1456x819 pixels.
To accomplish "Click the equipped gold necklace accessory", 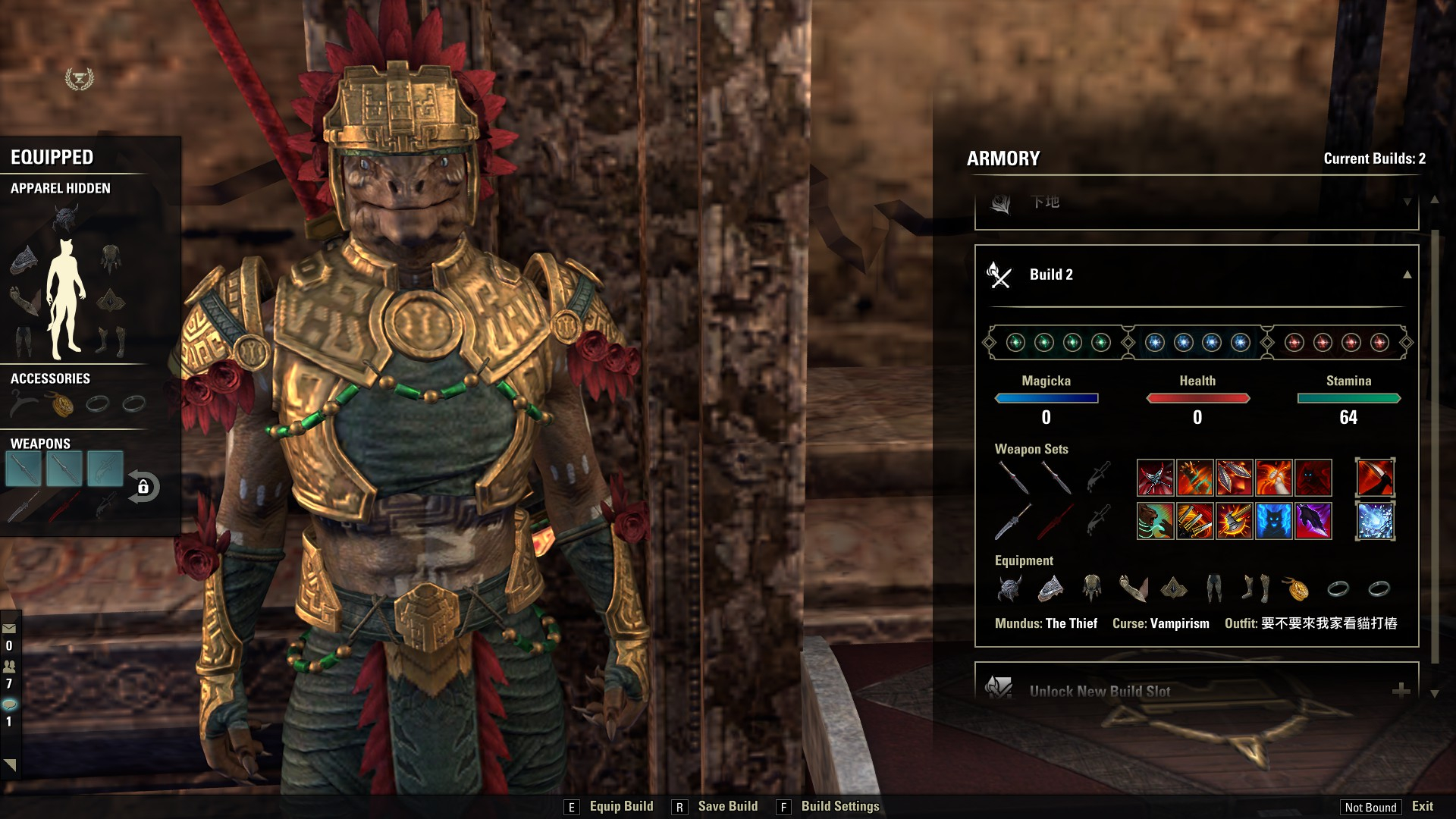I will [x=62, y=404].
